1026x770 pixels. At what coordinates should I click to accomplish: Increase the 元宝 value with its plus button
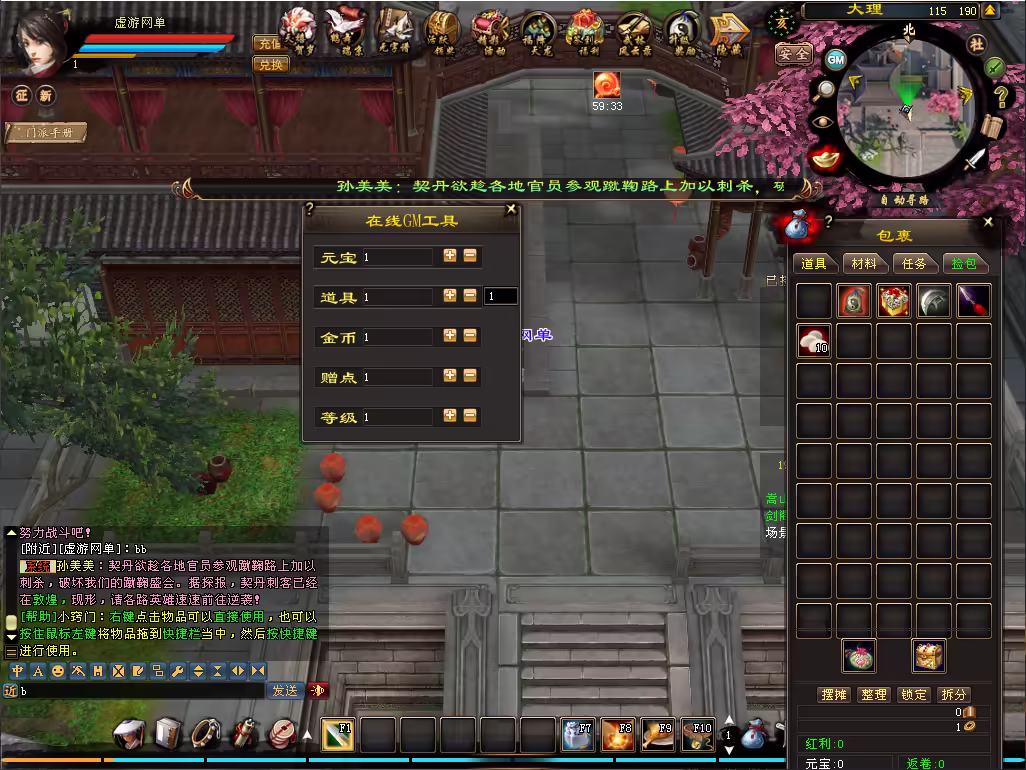point(450,256)
